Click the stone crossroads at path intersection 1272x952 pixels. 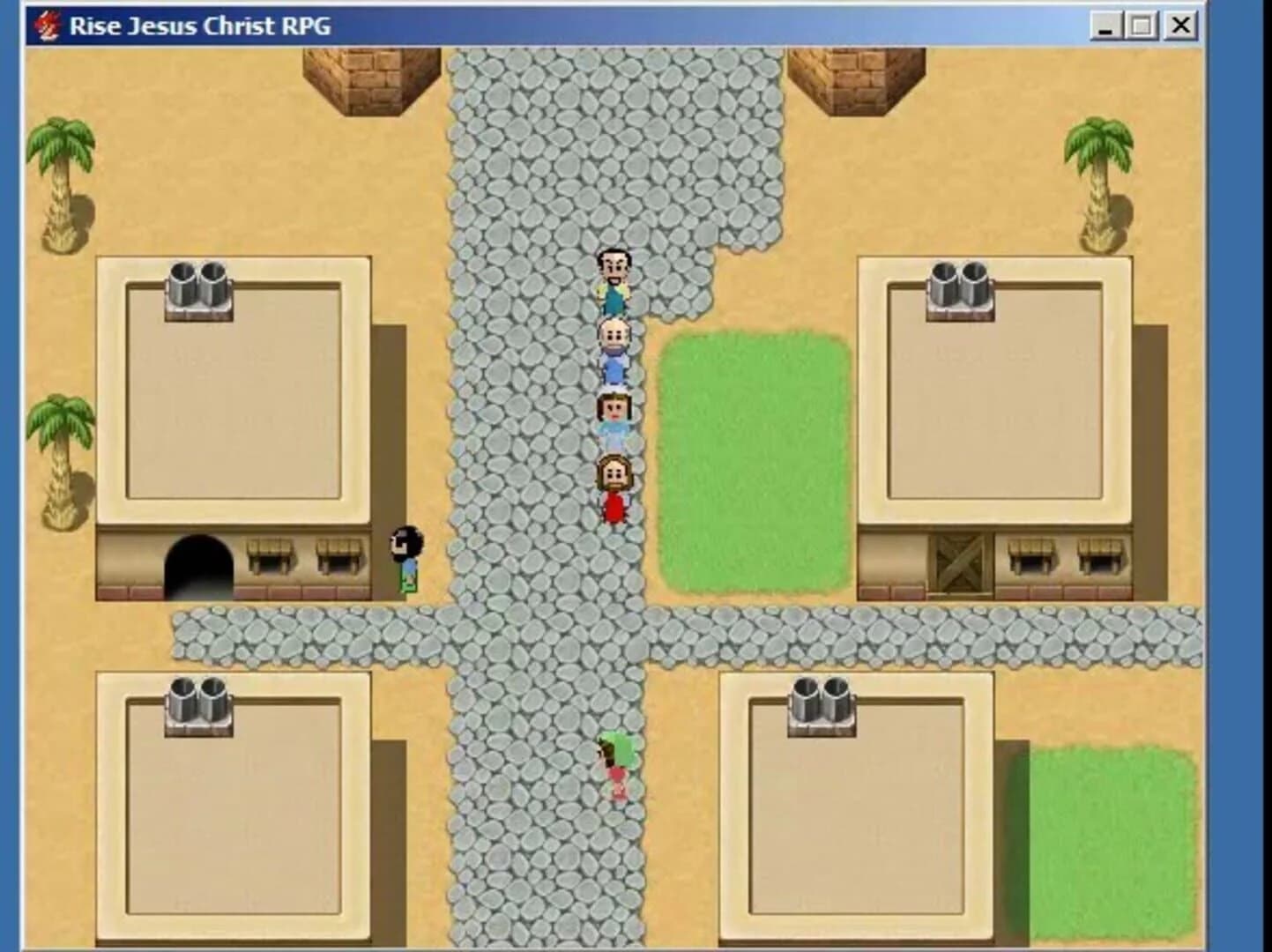coord(547,635)
